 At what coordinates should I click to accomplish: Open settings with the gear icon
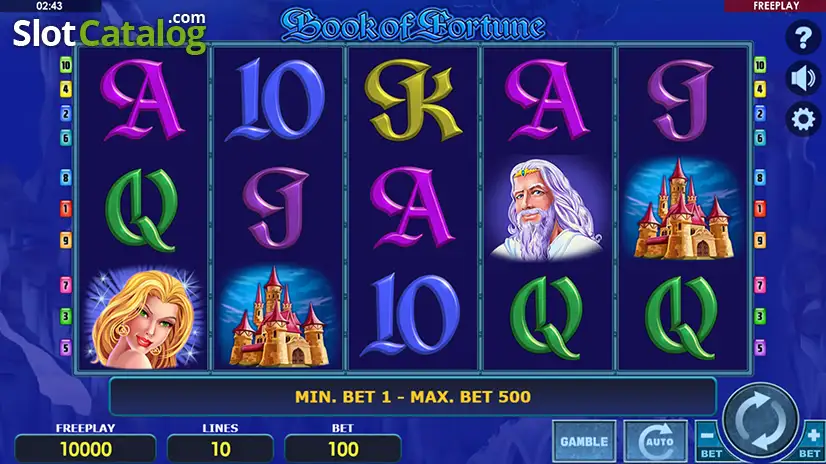803,120
